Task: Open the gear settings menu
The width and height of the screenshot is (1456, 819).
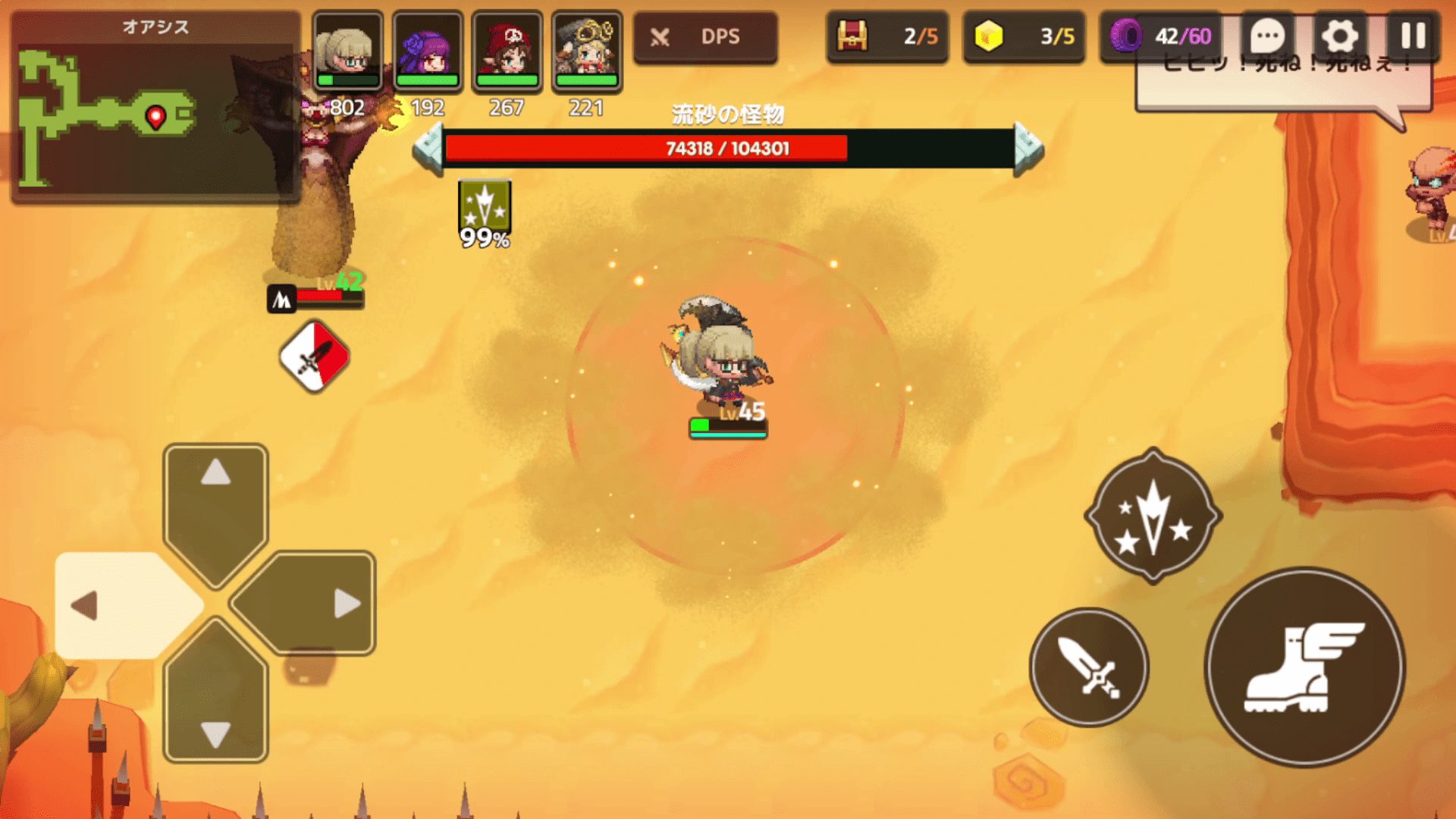Action: 1340,36
